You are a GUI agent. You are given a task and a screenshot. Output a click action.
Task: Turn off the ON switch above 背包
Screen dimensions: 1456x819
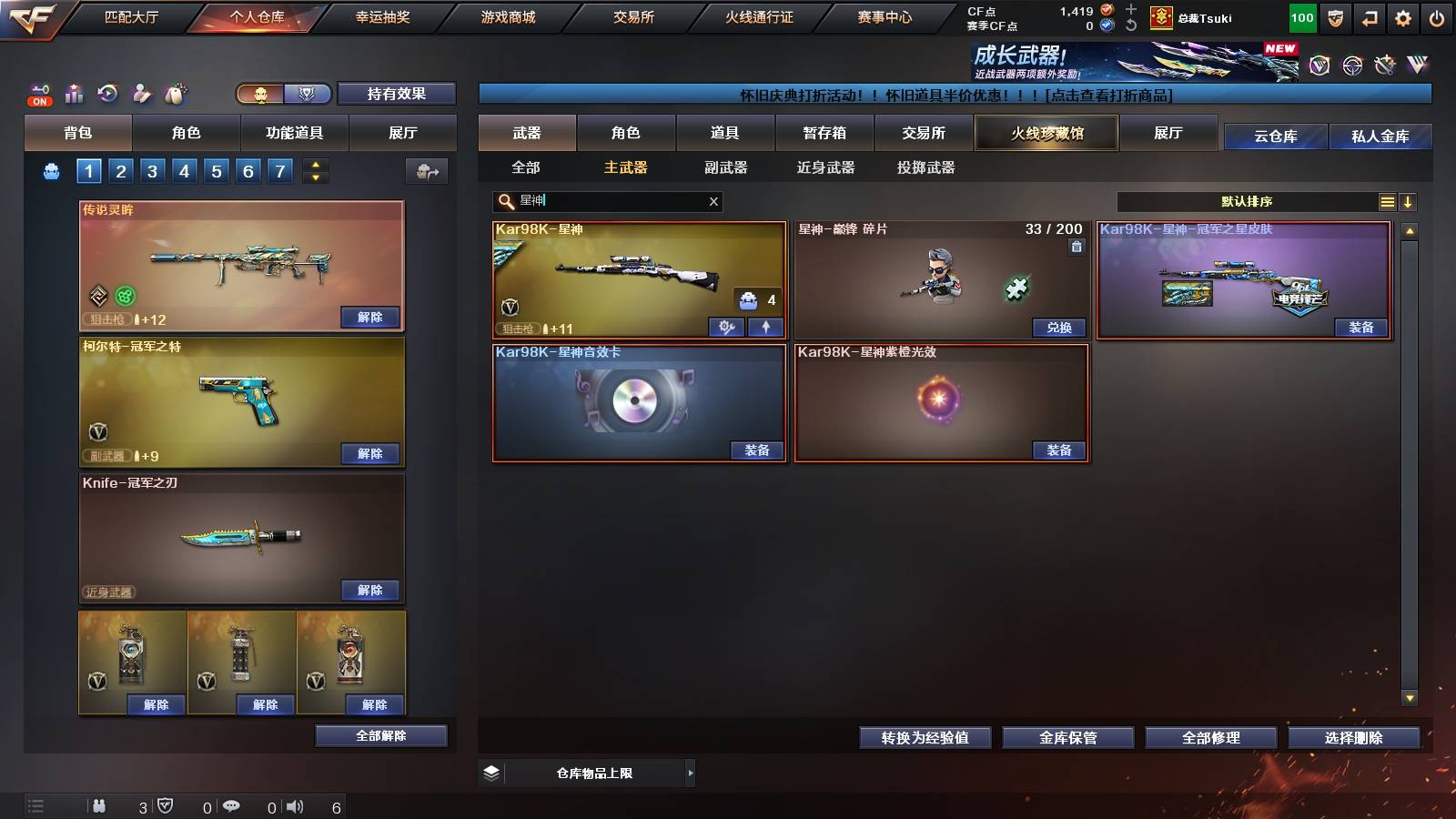coord(38,100)
